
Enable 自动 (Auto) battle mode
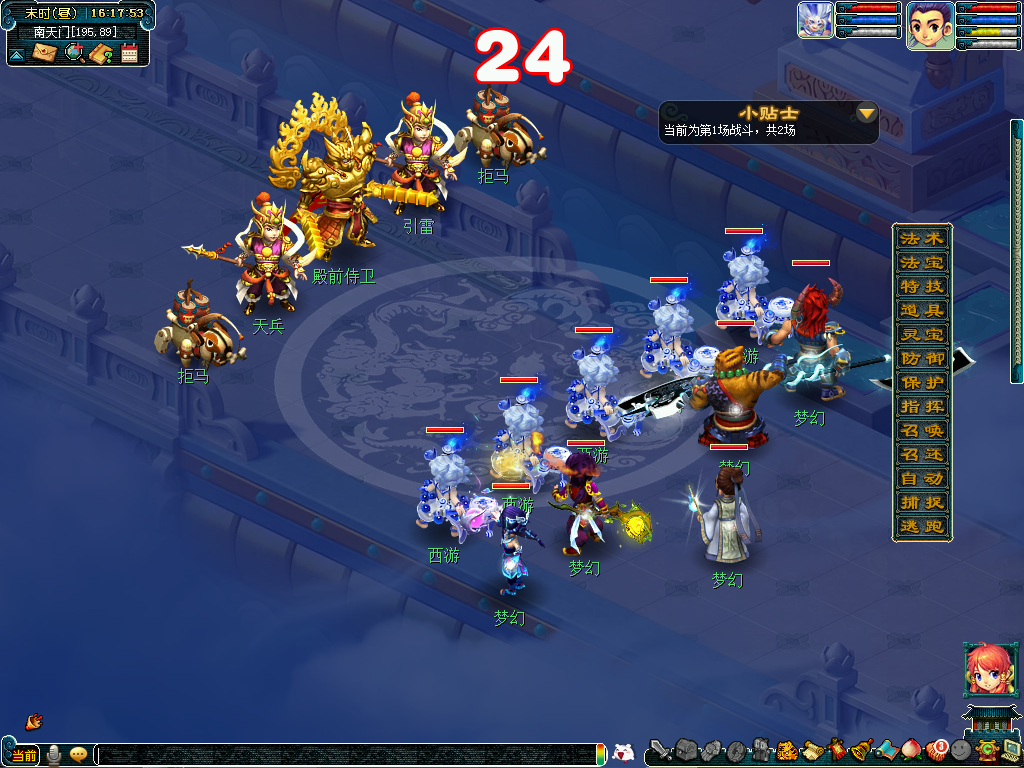point(921,478)
